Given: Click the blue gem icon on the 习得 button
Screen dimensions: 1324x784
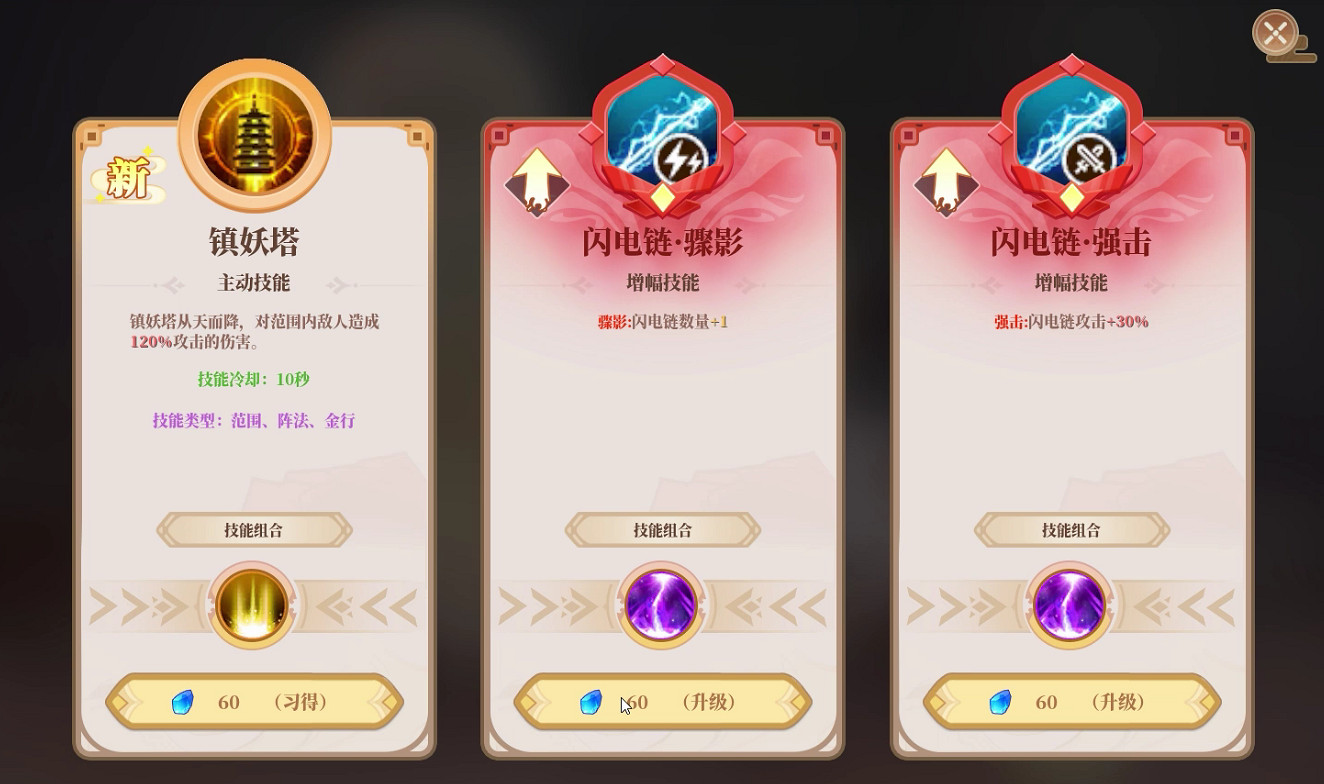Looking at the screenshot, I should click(x=181, y=703).
